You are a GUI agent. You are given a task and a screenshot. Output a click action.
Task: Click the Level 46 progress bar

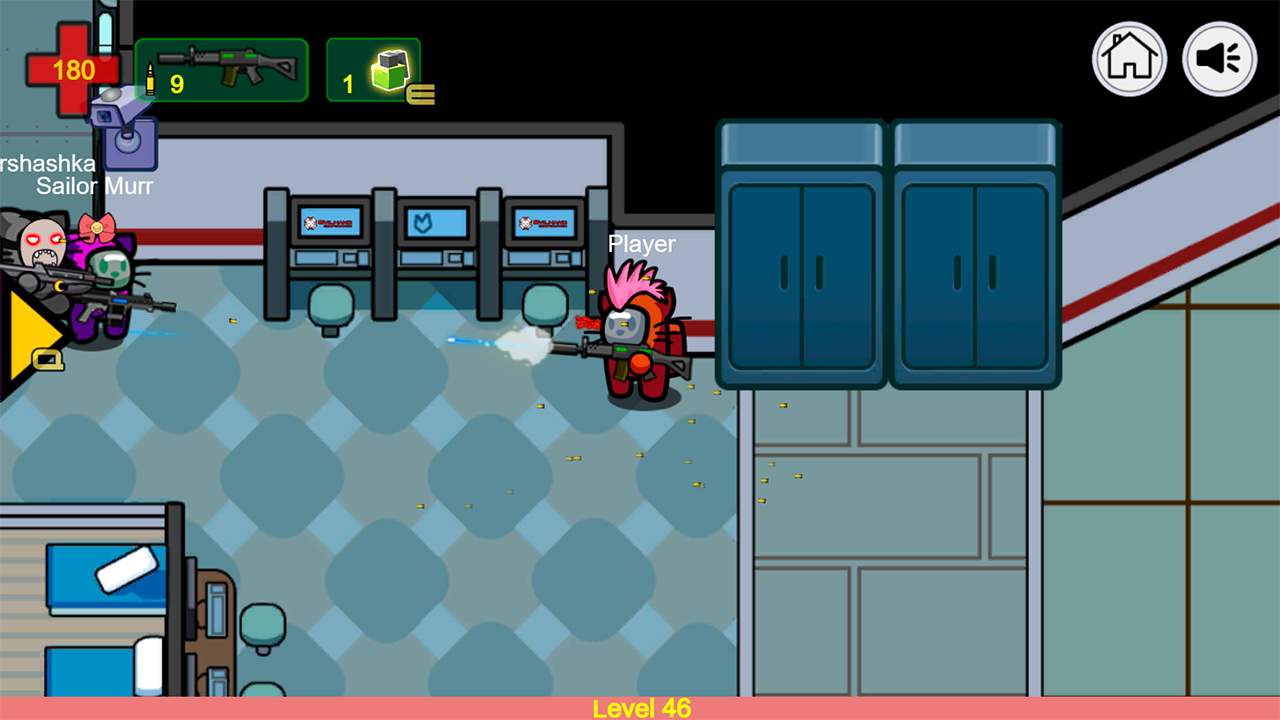pyautogui.click(x=640, y=708)
